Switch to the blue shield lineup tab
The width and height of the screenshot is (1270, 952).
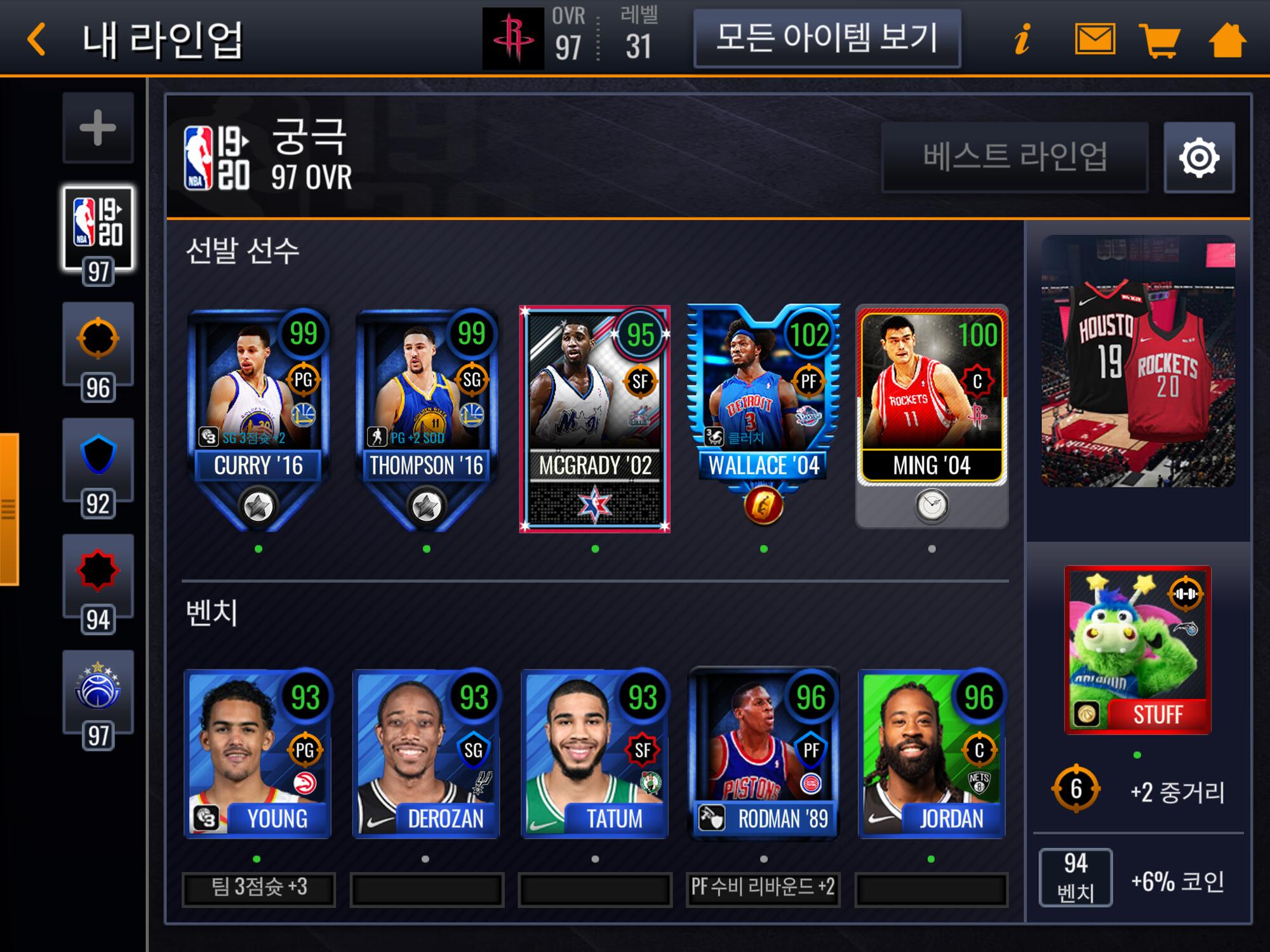point(98,457)
